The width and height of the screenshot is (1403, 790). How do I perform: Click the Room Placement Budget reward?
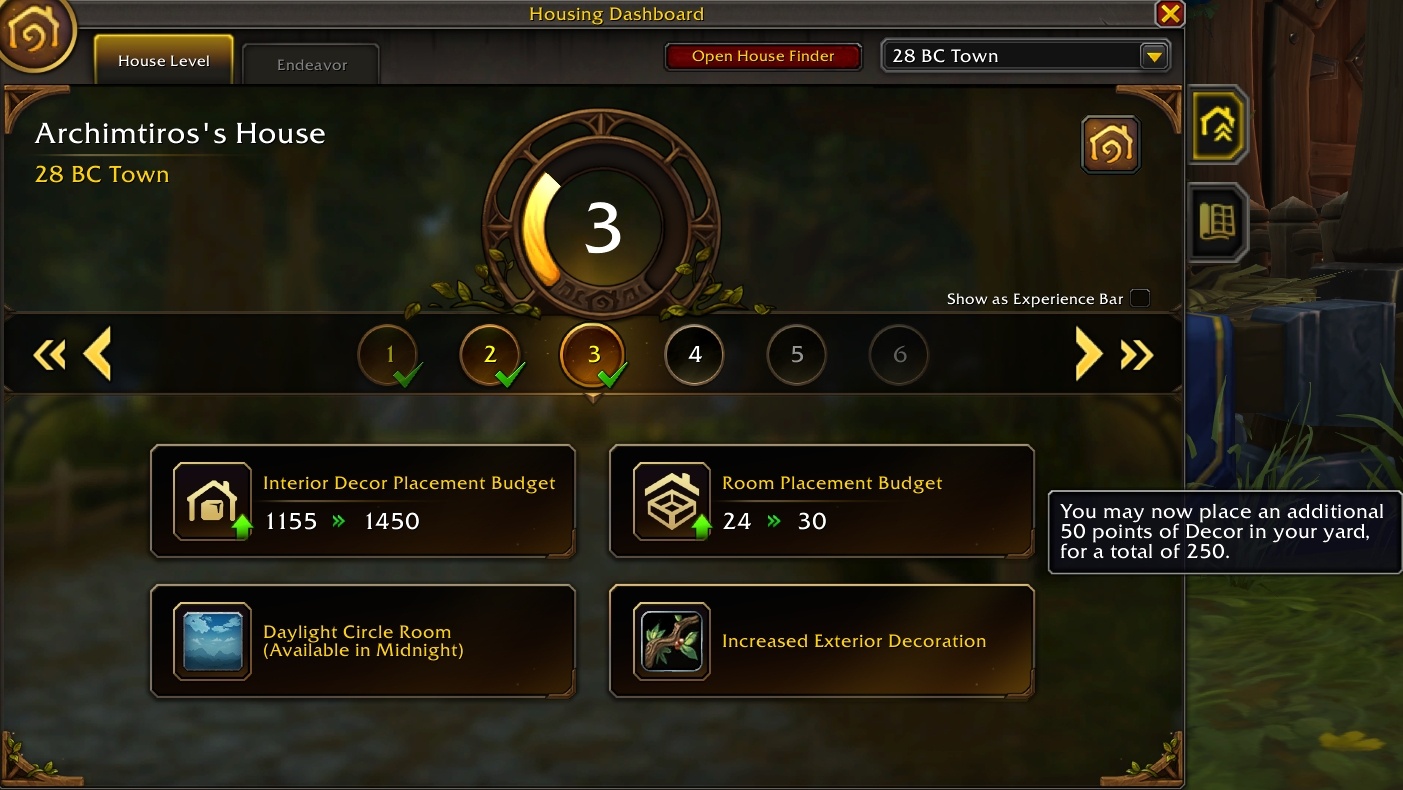coord(821,501)
